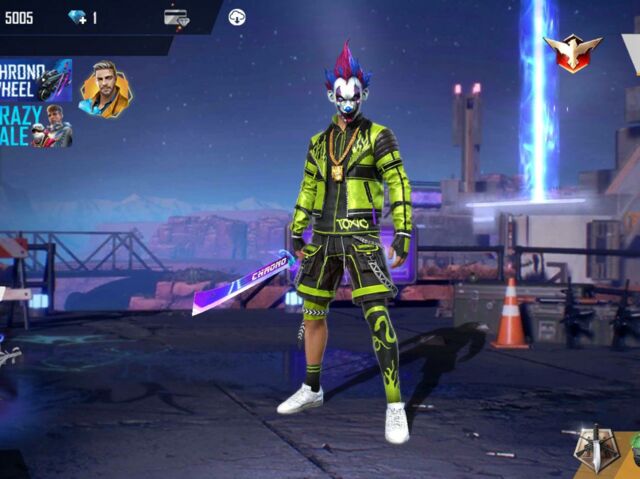The height and width of the screenshot is (479, 640).
Task: Open the Crazy Sale event banner
Action: click(35, 126)
